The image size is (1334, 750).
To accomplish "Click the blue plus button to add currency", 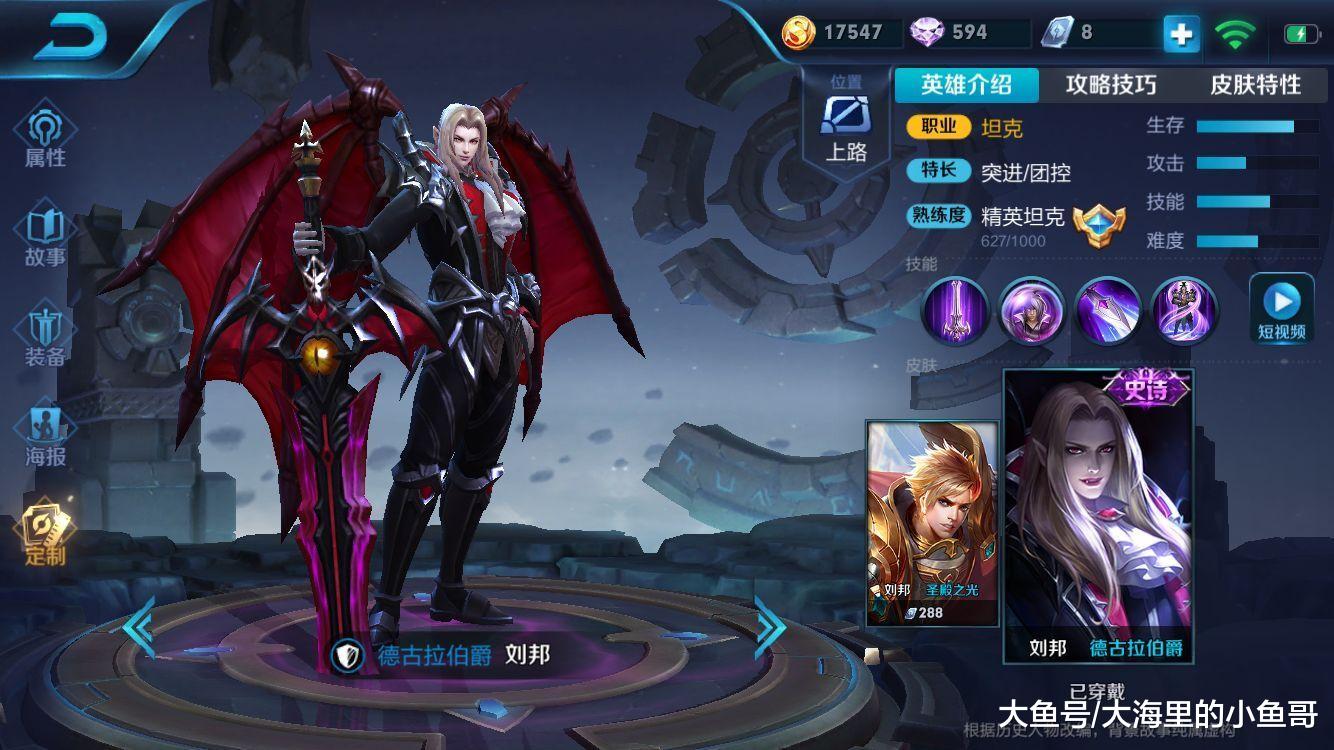I will point(1181,34).
